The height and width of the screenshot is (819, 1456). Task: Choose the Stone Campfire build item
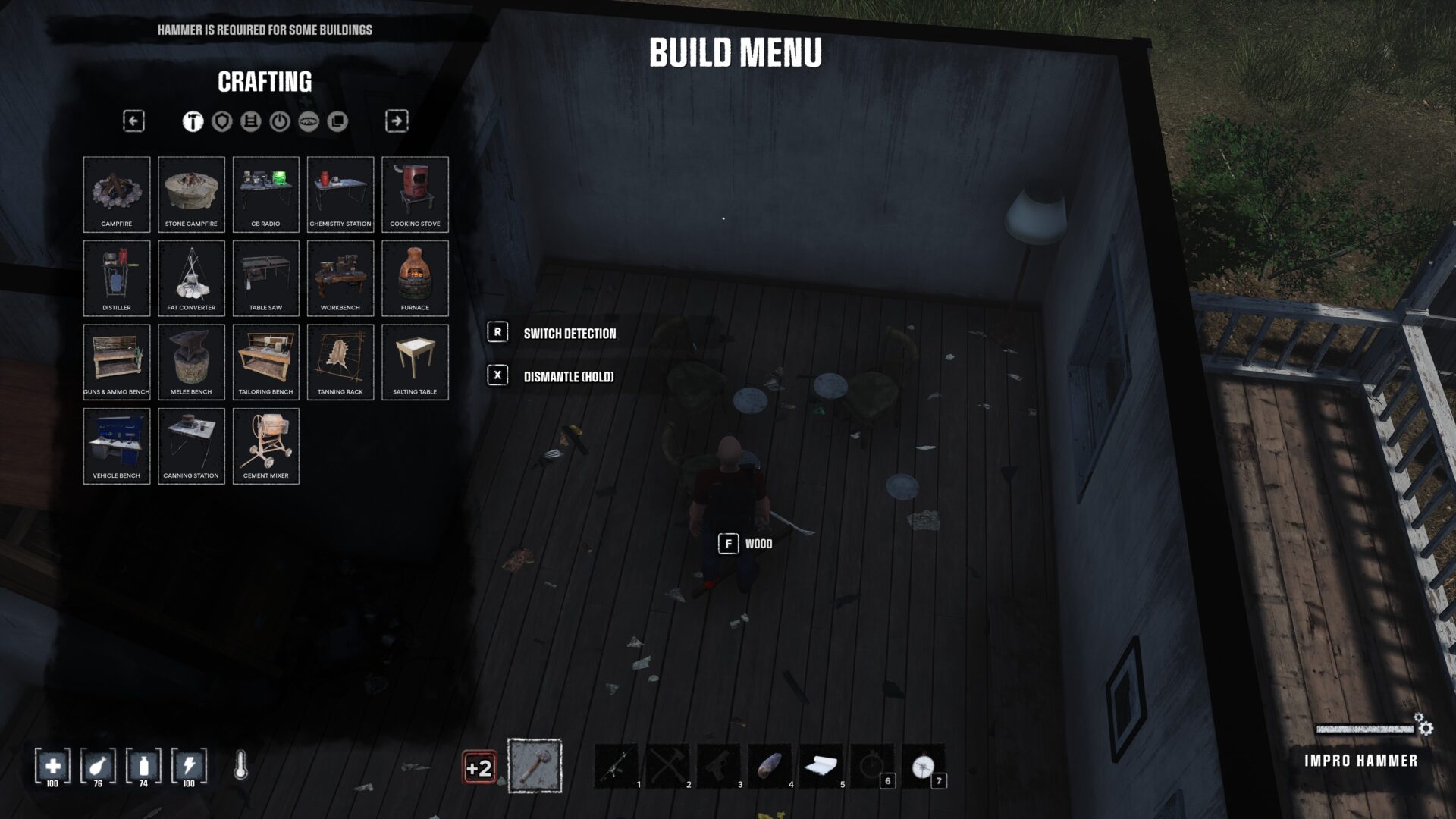coord(191,194)
